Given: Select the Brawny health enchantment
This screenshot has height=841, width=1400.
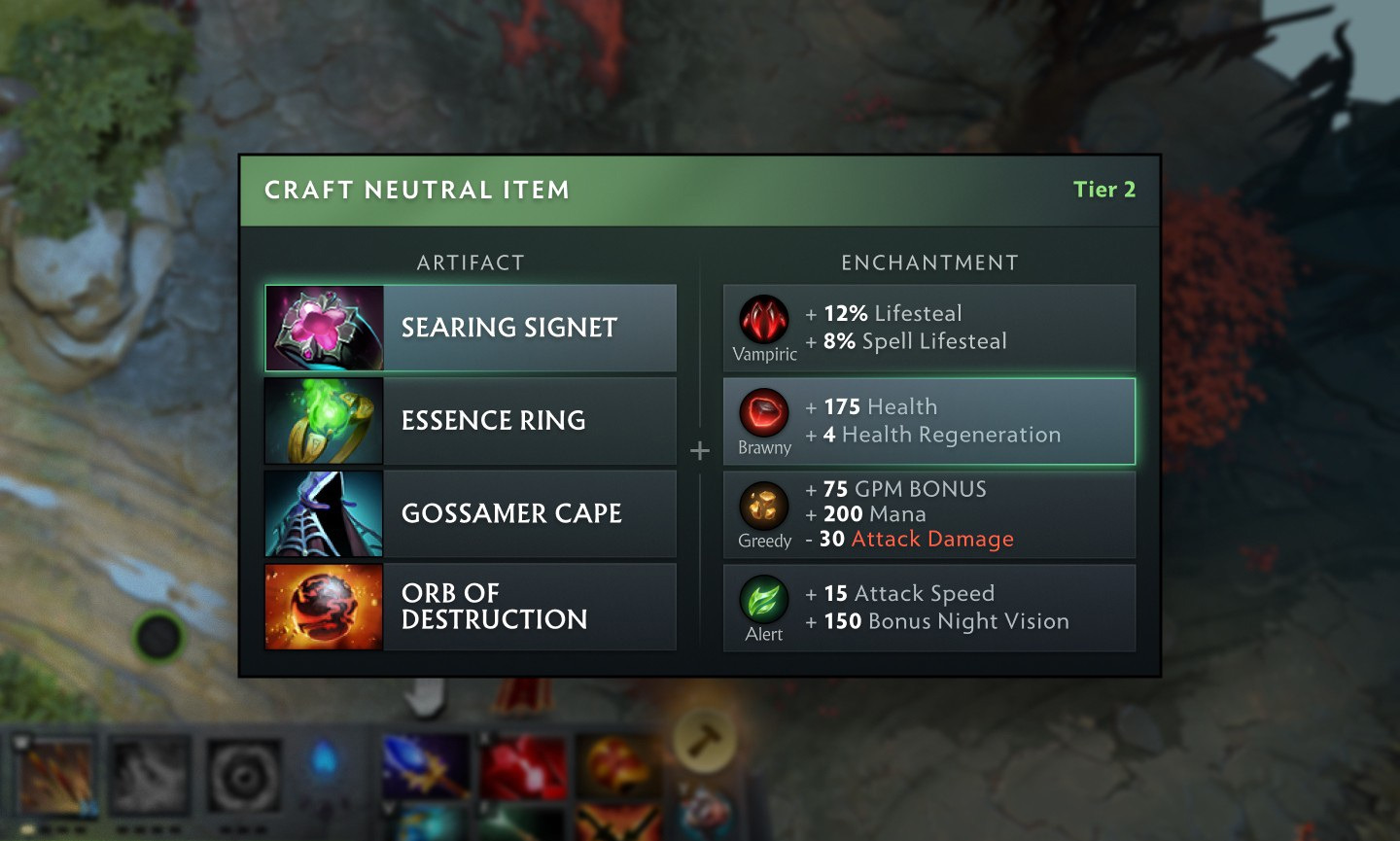Looking at the screenshot, I should pos(929,421).
